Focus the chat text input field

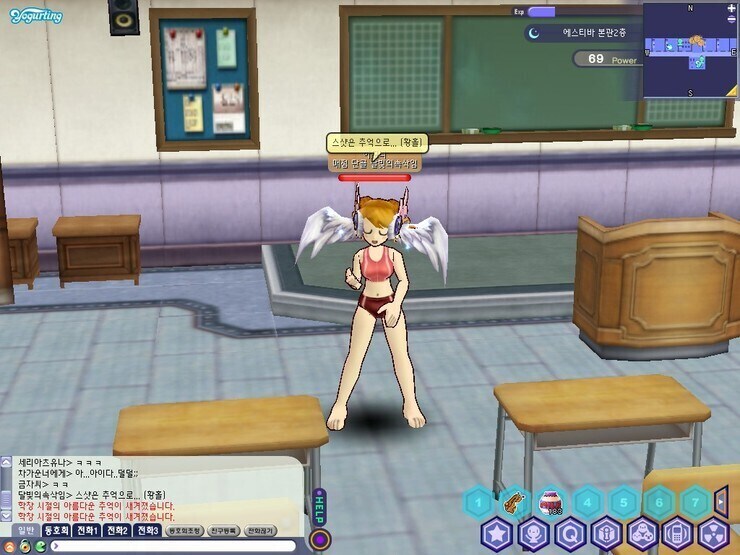(170, 546)
